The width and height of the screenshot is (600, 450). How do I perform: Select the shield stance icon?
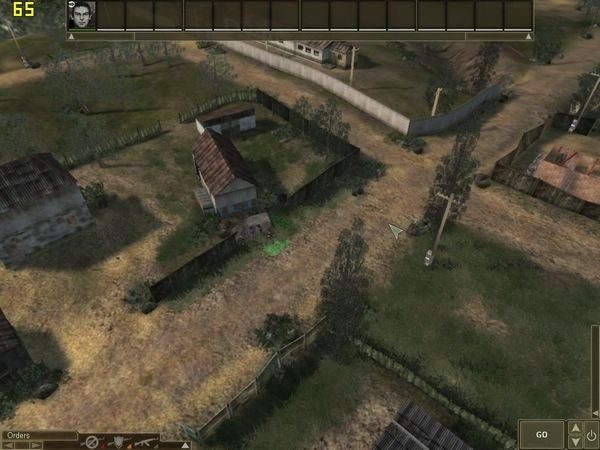117,441
